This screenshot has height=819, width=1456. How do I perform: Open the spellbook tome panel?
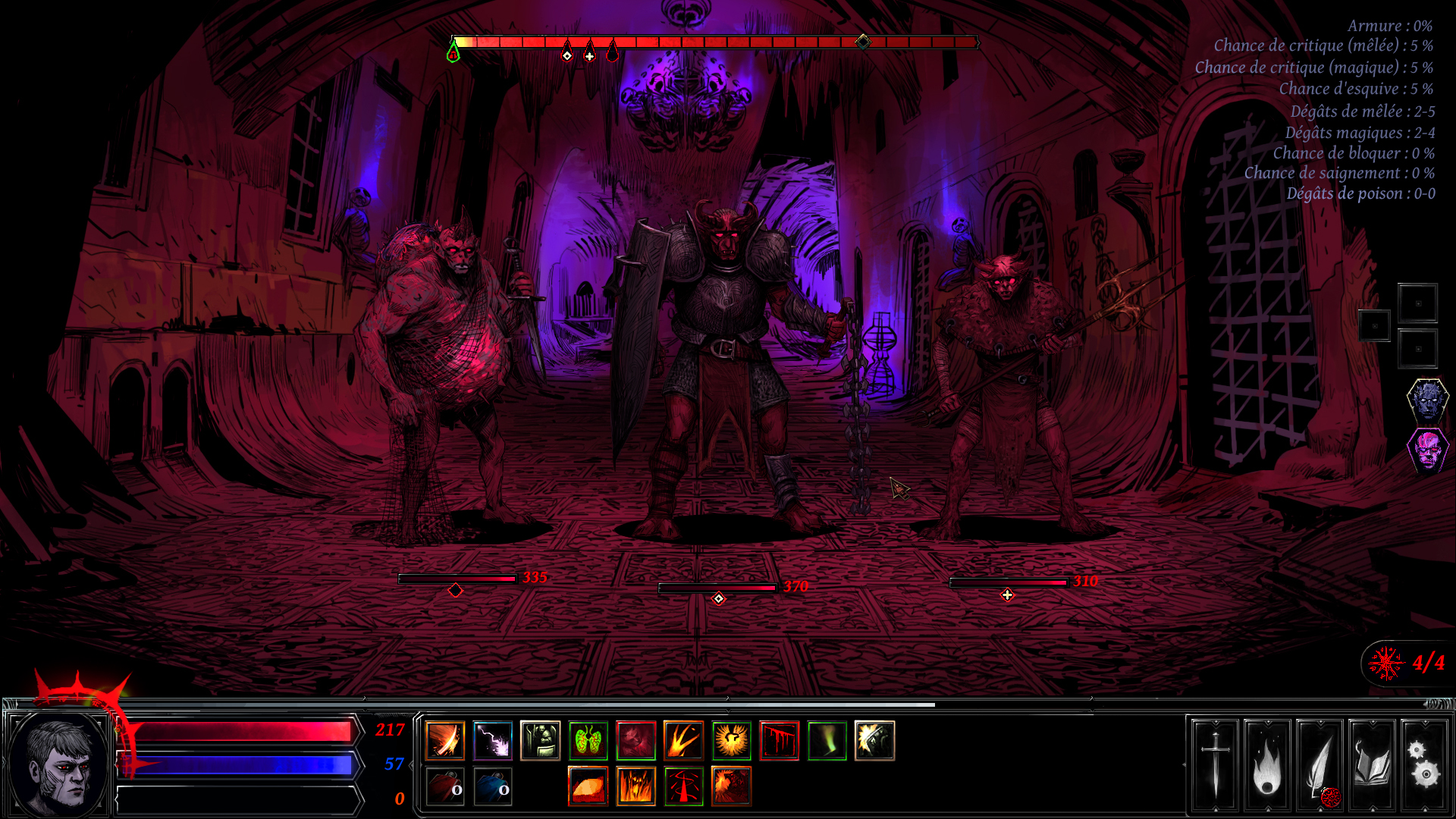(x=1371, y=766)
